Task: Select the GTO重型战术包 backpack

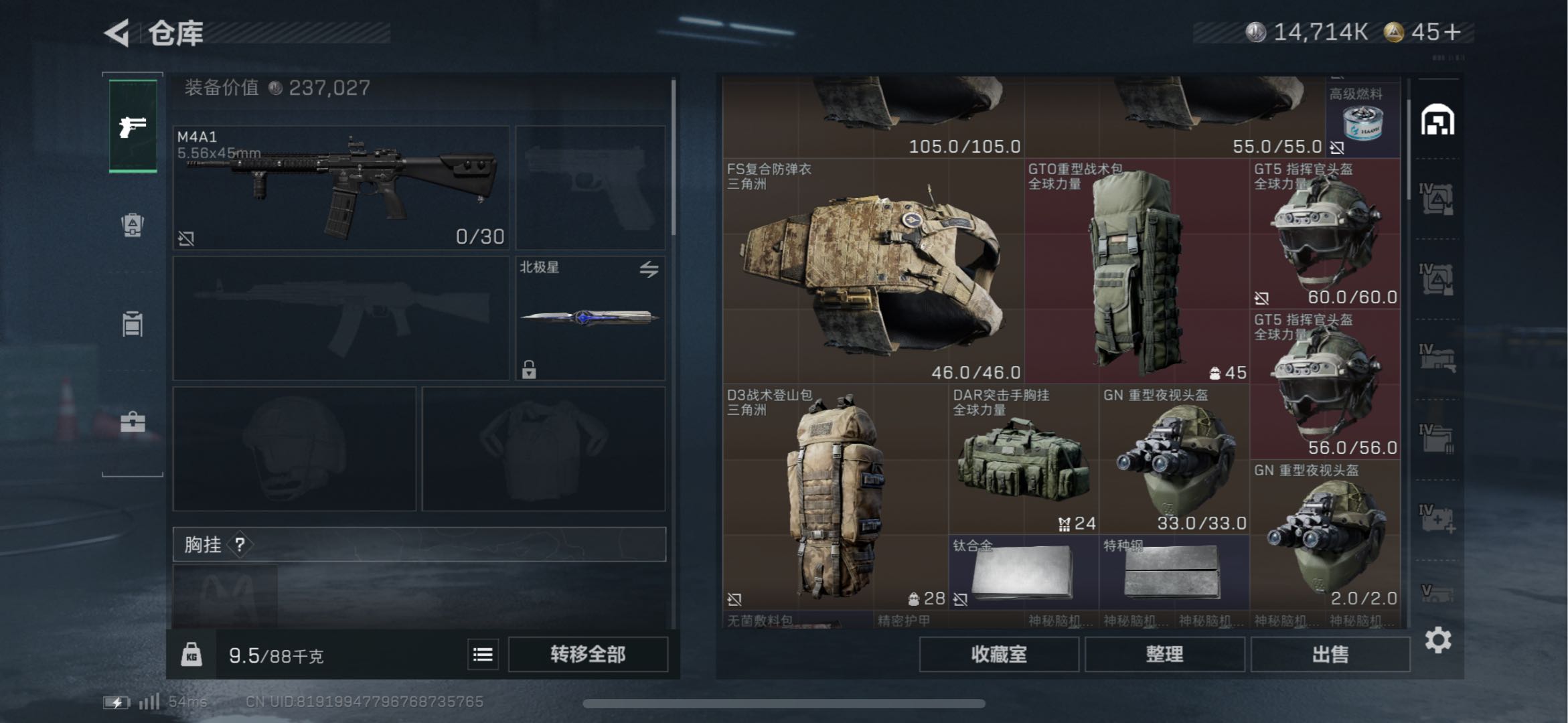Action: click(1136, 271)
